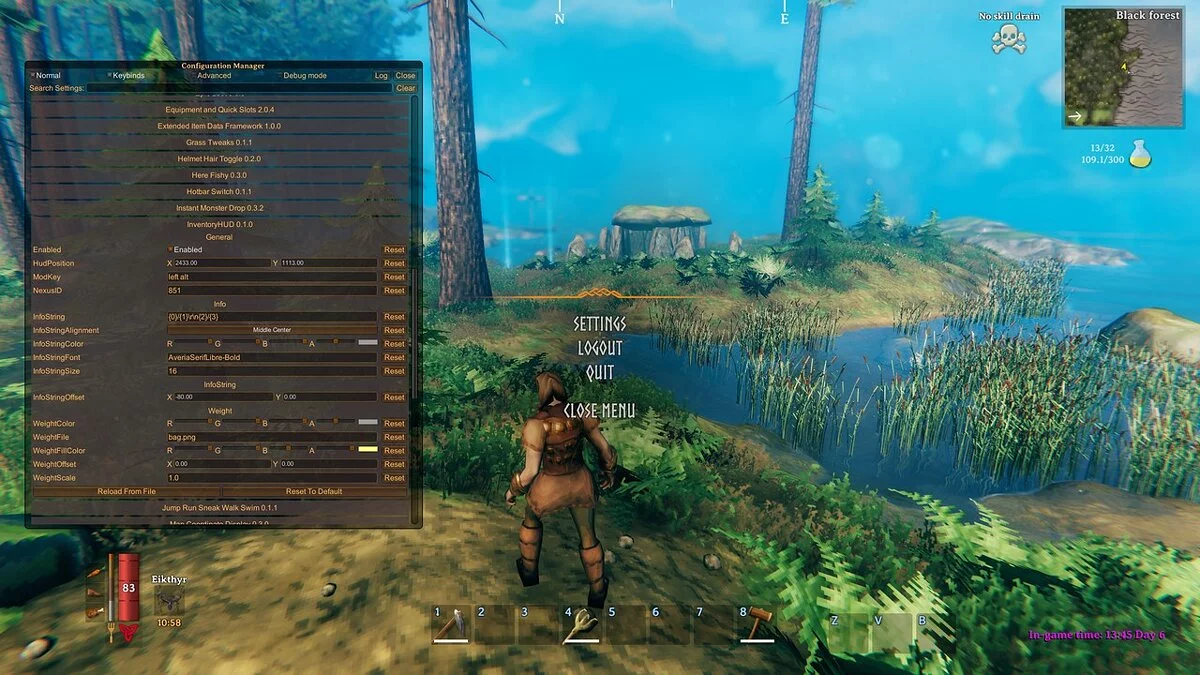The height and width of the screenshot is (675, 1200).
Task: Edit the InfoStringFont text field
Action: point(271,357)
